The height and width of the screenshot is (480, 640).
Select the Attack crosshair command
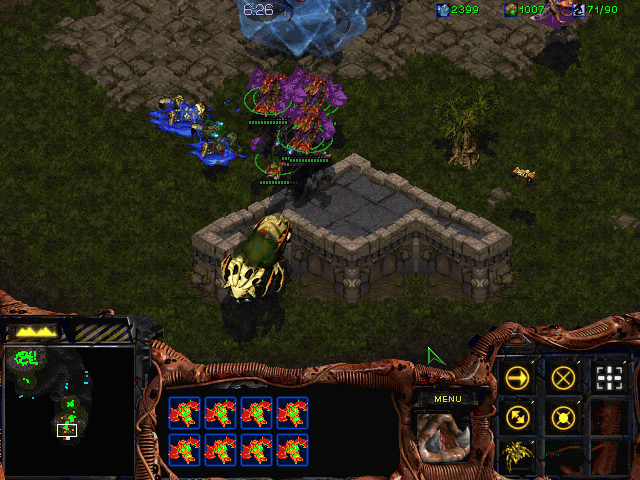[609, 377]
